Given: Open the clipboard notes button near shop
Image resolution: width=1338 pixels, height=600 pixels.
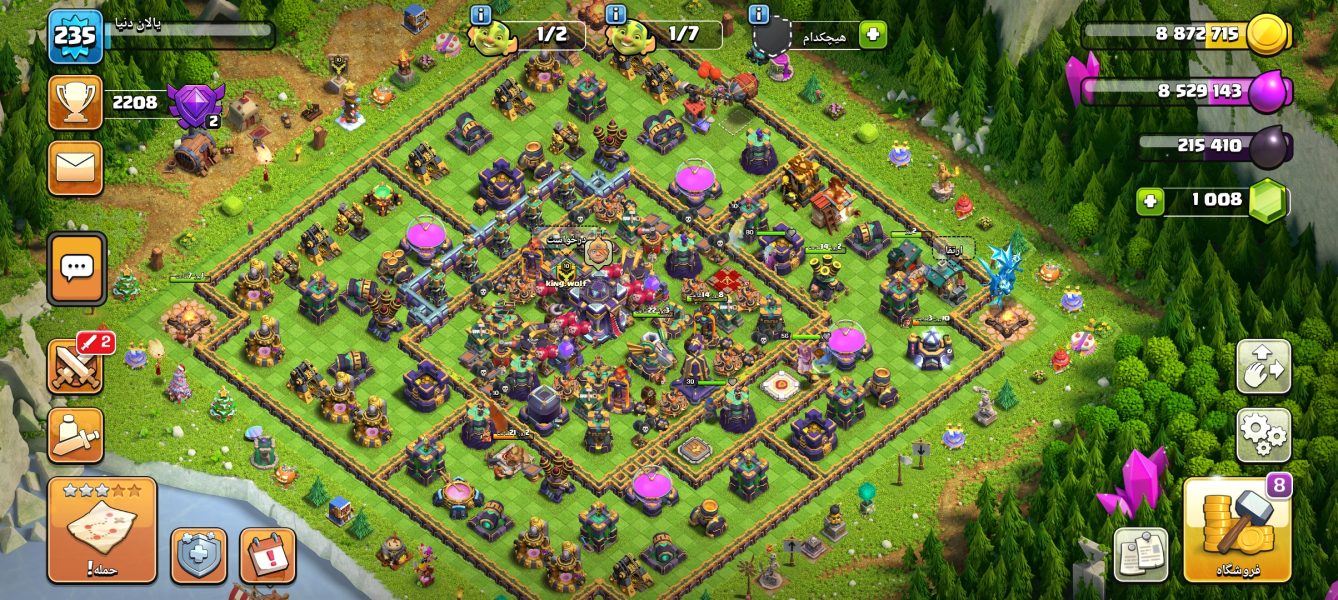Looking at the screenshot, I should [1141, 554].
